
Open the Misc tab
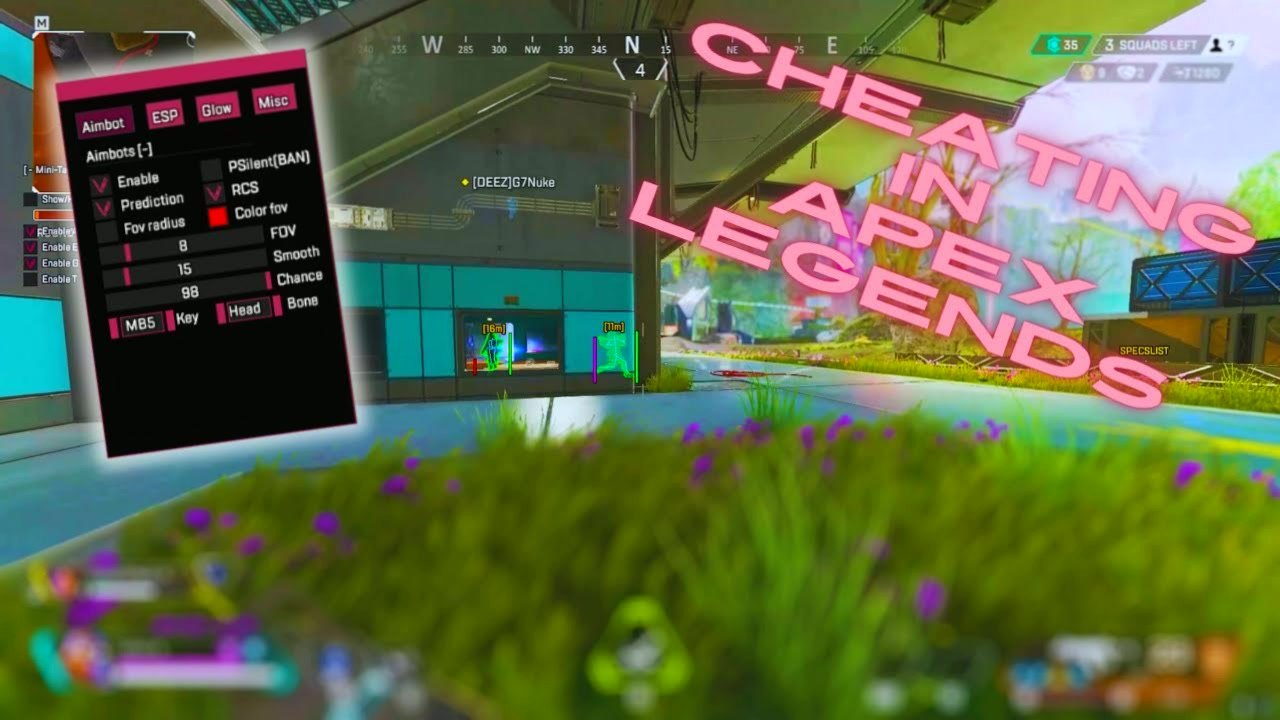[x=274, y=102]
